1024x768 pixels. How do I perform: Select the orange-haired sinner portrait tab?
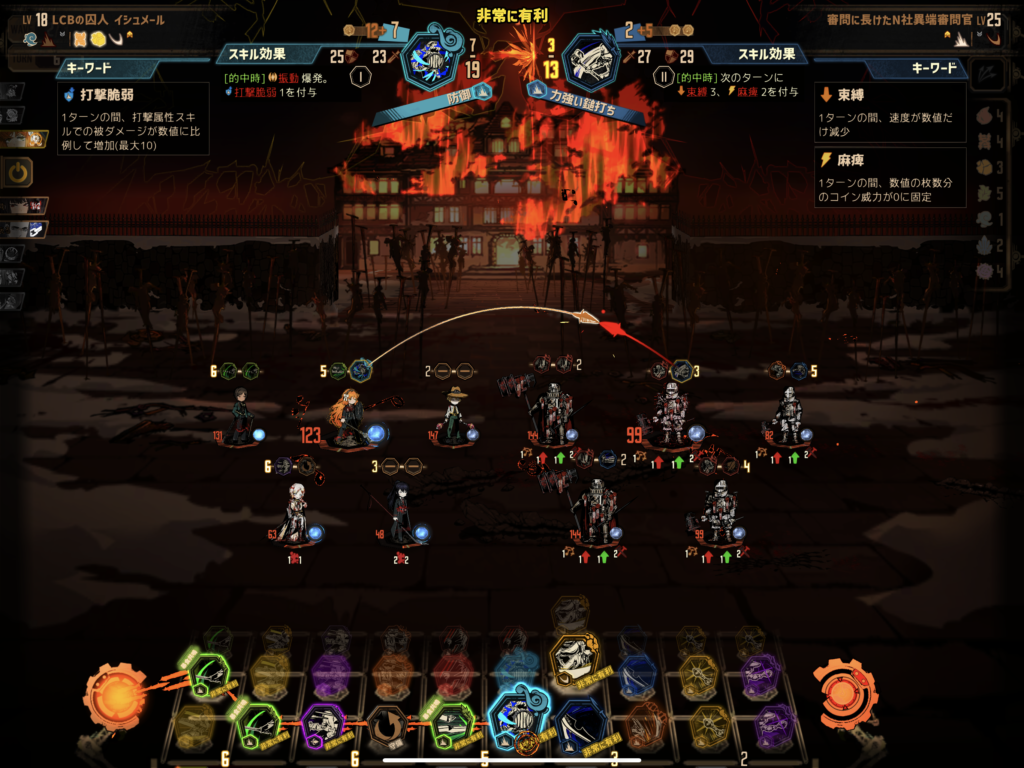tap(24, 140)
